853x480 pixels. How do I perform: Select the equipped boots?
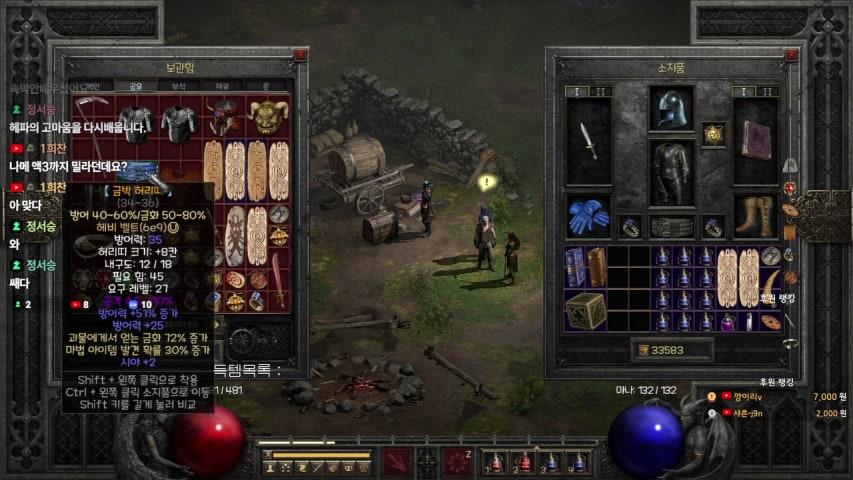pyautogui.click(x=755, y=215)
